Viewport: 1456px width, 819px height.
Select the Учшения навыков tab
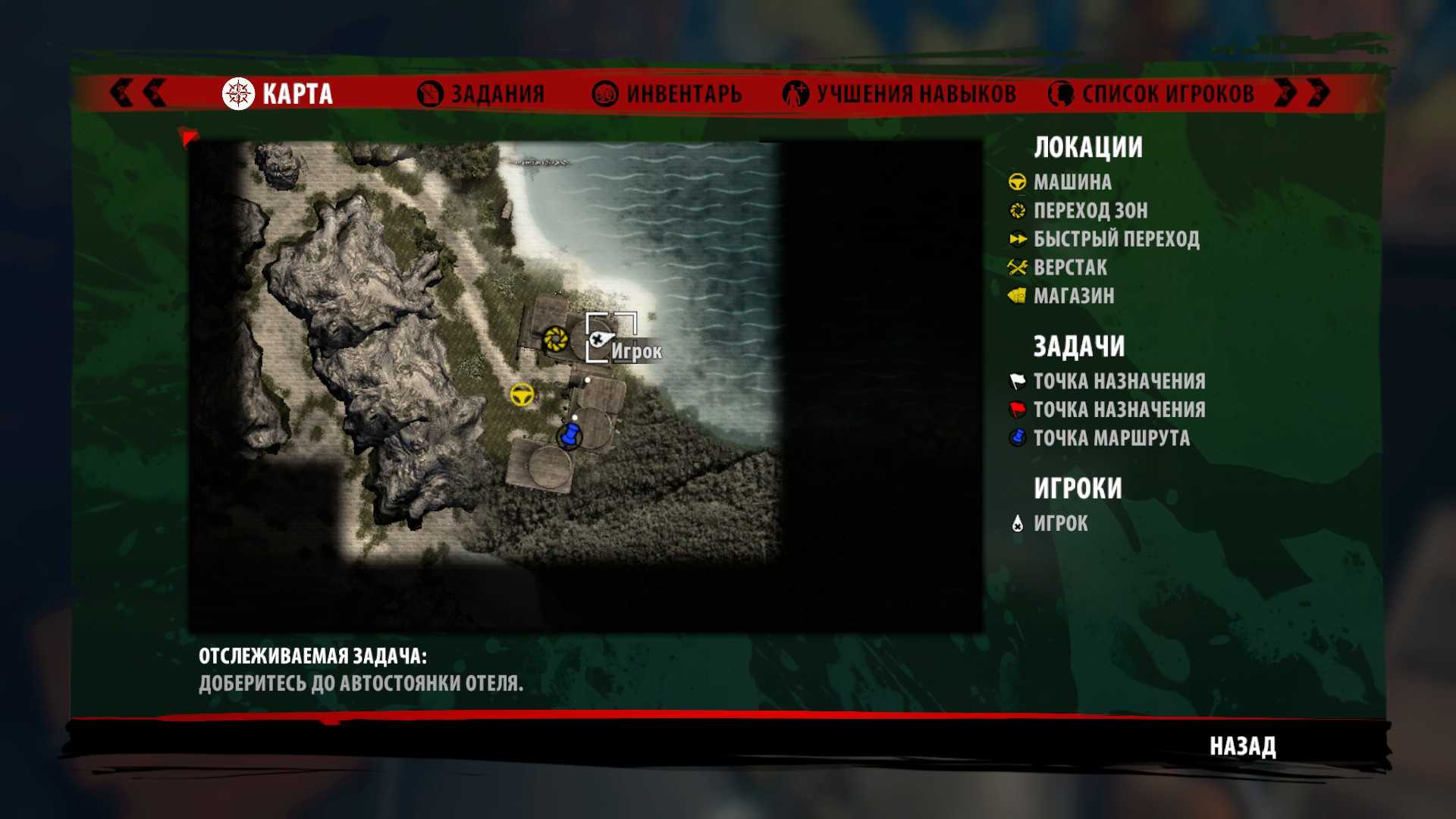[x=899, y=94]
